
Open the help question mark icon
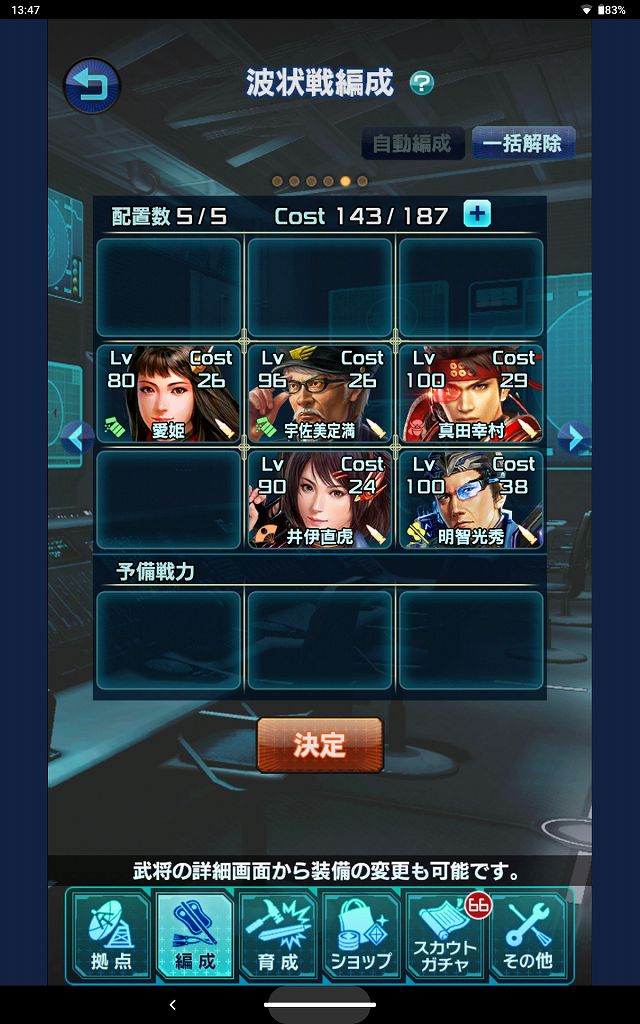click(x=422, y=84)
